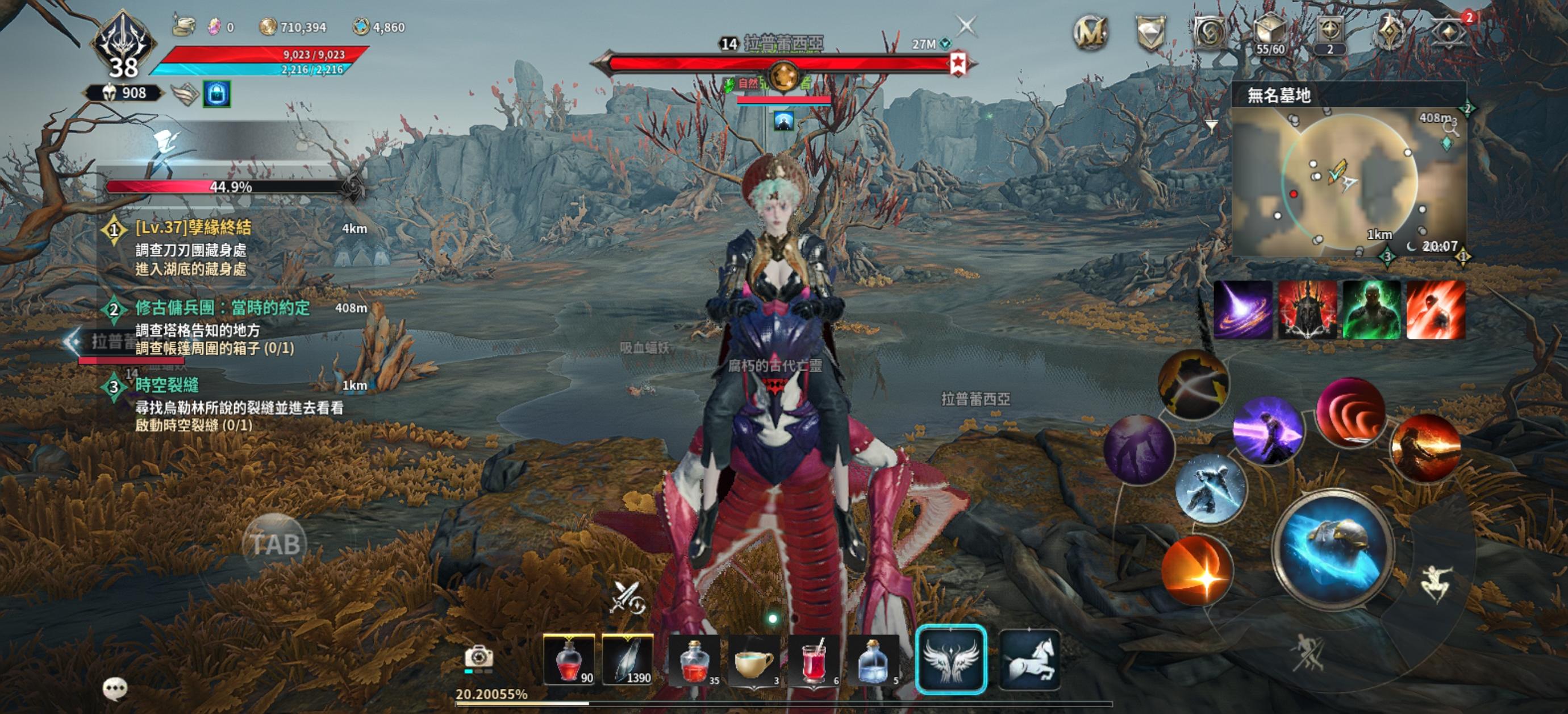
Task: Toggle the auto-combat crossed swords icon
Action: click(x=627, y=597)
